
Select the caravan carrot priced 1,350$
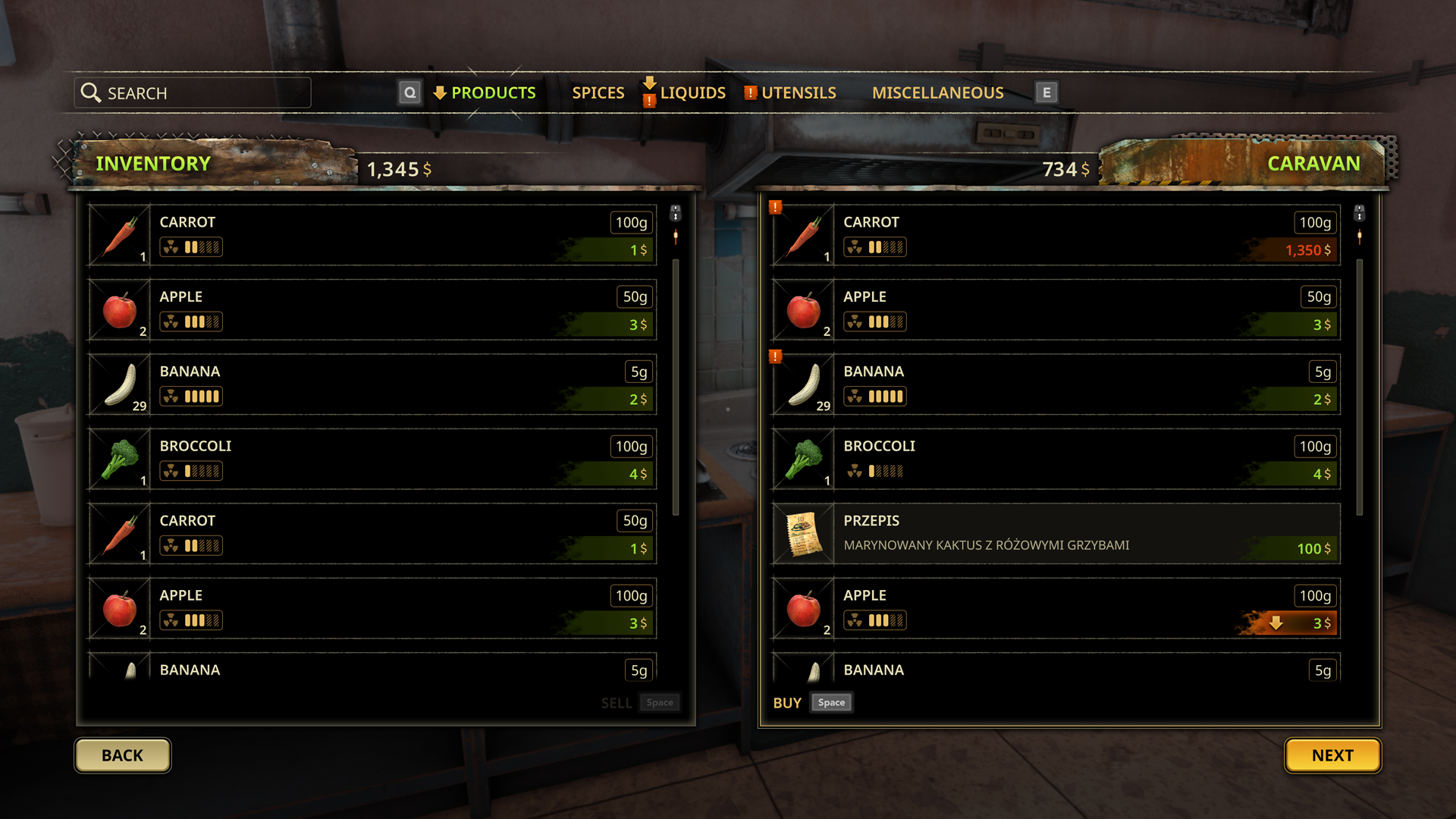[1056, 235]
